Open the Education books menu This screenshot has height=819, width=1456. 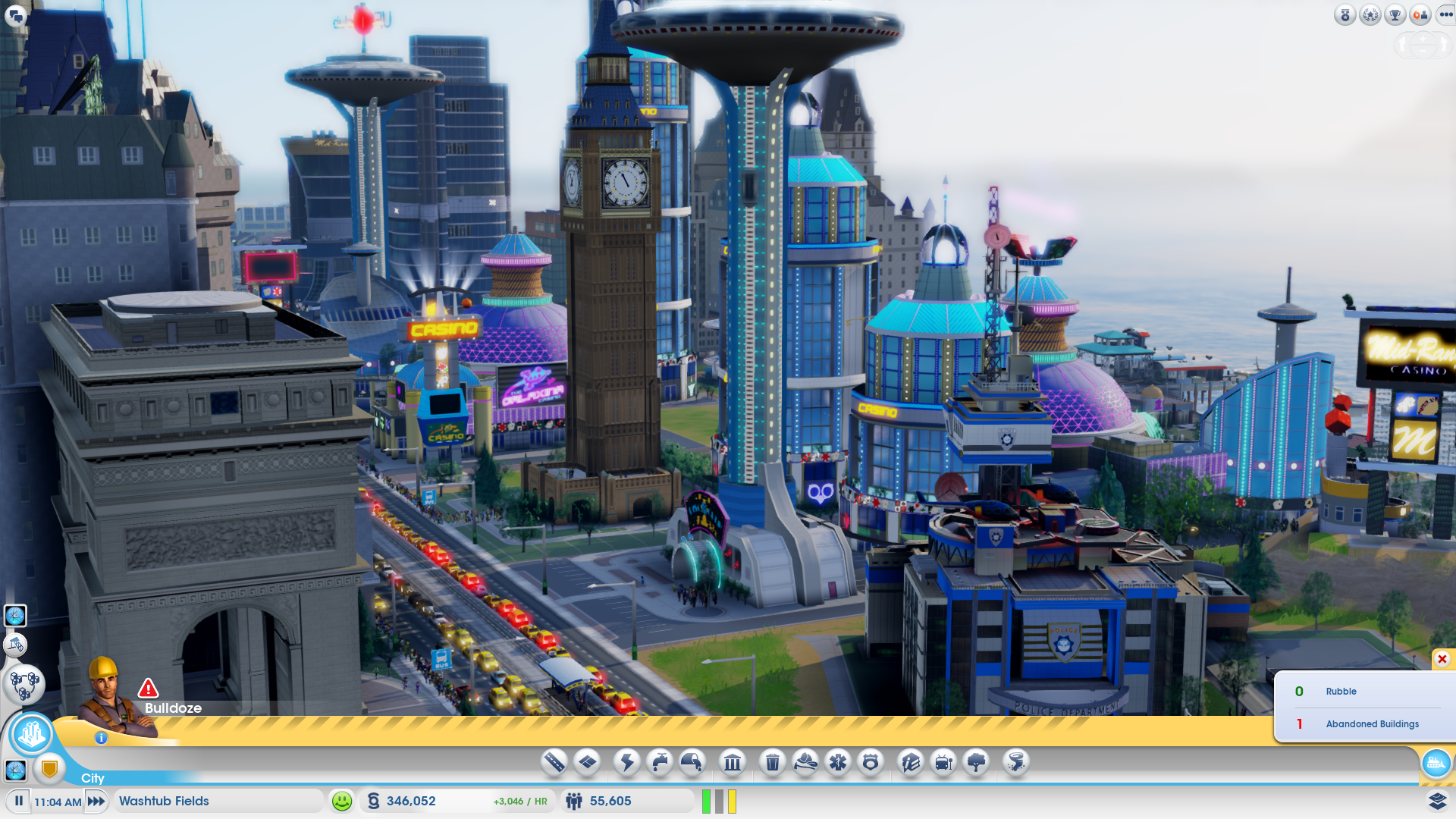911,761
